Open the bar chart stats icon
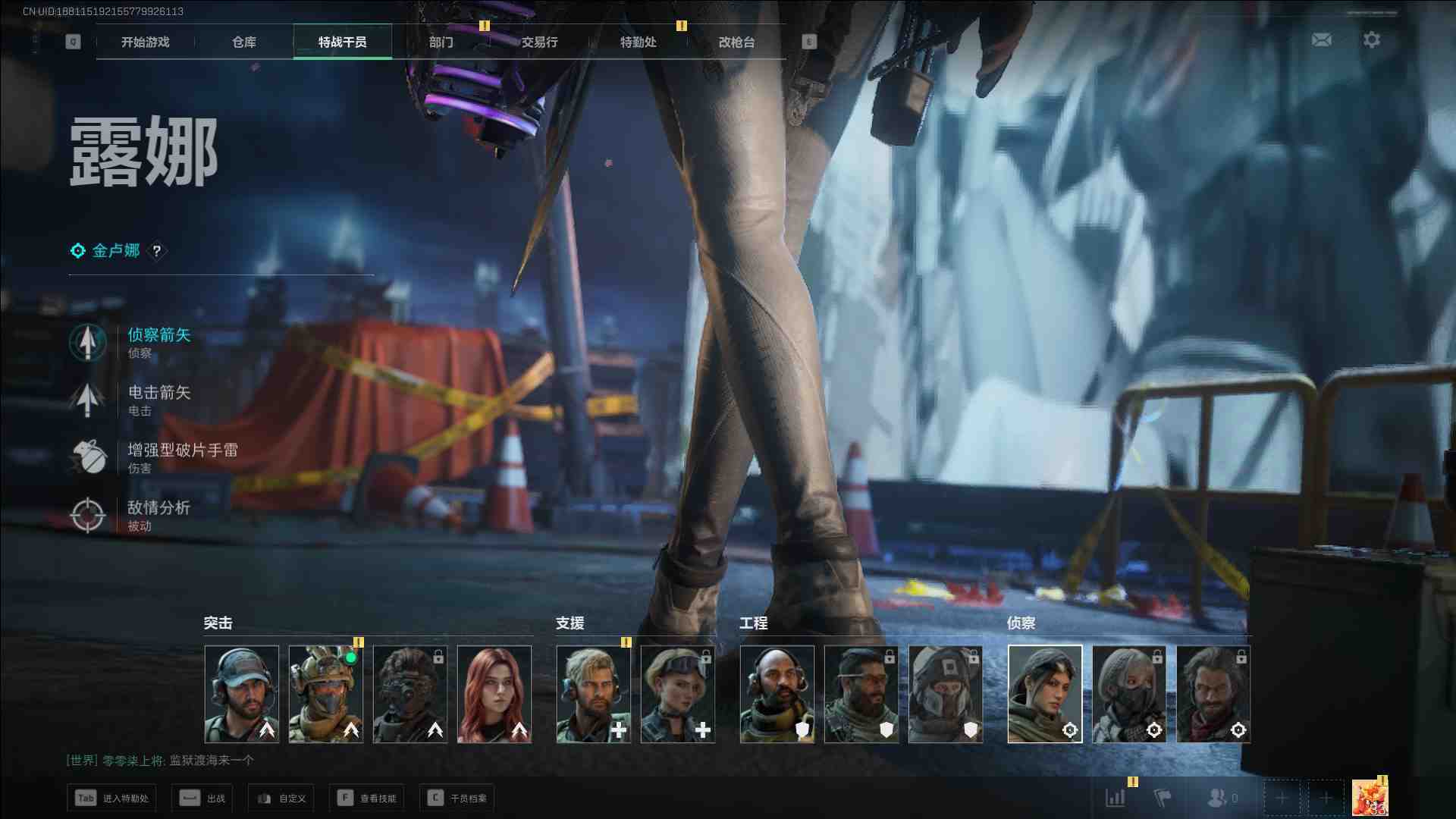This screenshot has height=819, width=1456. pyautogui.click(x=1116, y=798)
